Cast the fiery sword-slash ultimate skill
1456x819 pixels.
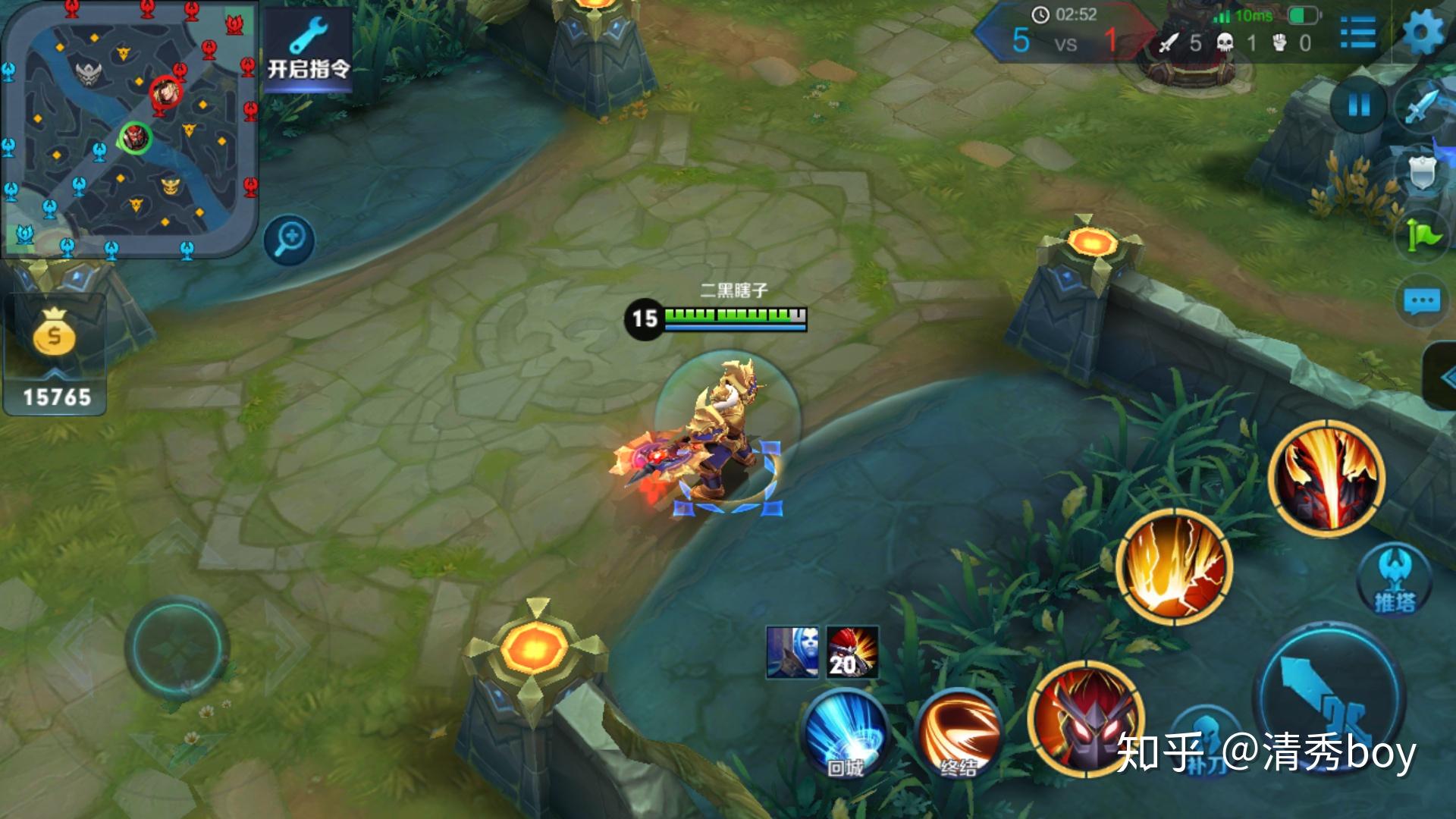tap(1326, 479)
